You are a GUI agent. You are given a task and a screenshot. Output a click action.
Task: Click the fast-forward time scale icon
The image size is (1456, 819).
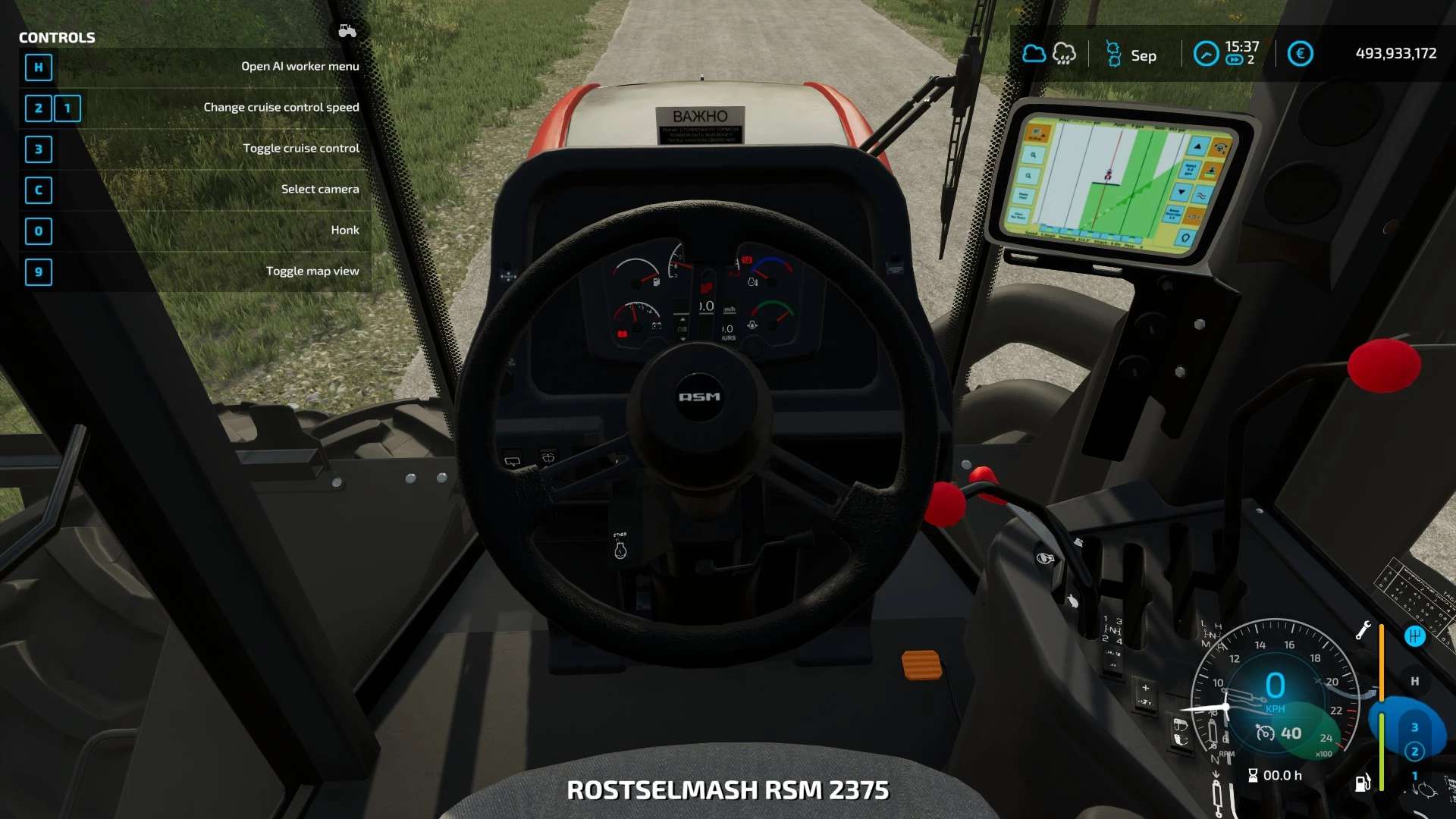pyautogui.click(x=1234, y=60)
